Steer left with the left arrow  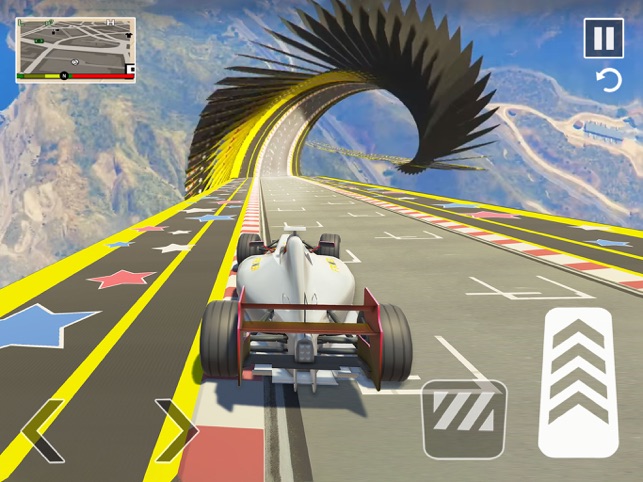(x=42, y=431)
